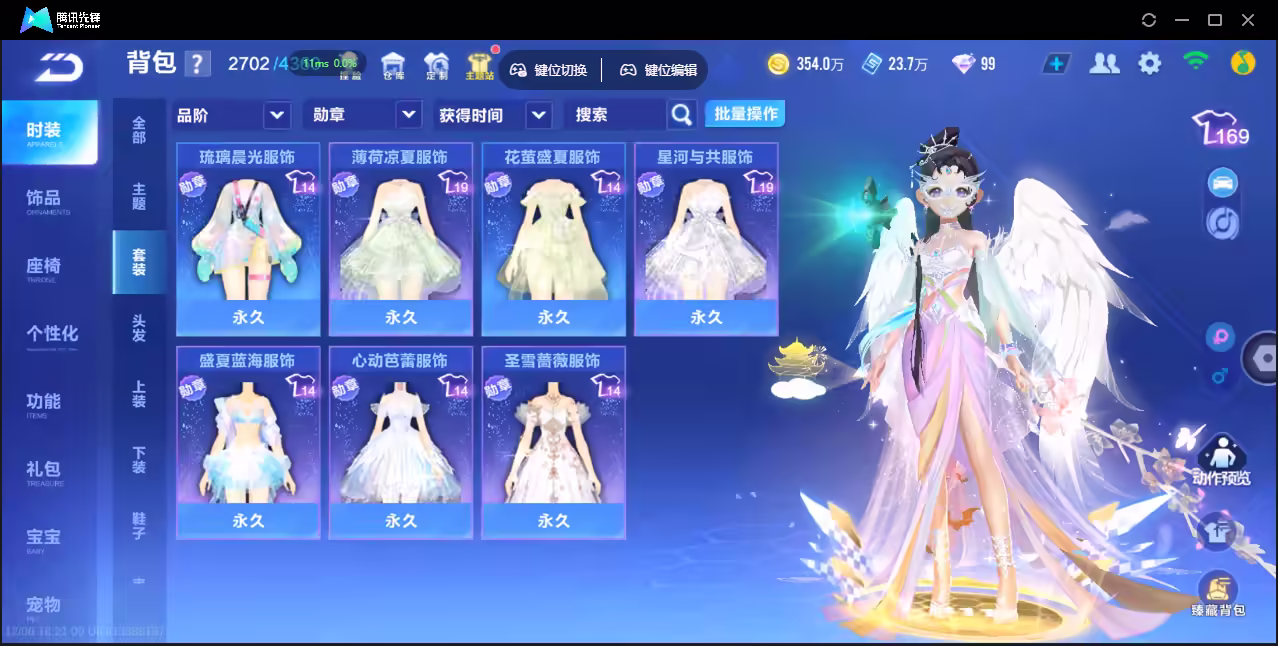Select the 琉璃晨光服饰 outfit card
Image resolution: width=1278 pixels, height=646 pixels.
[248, 238]
